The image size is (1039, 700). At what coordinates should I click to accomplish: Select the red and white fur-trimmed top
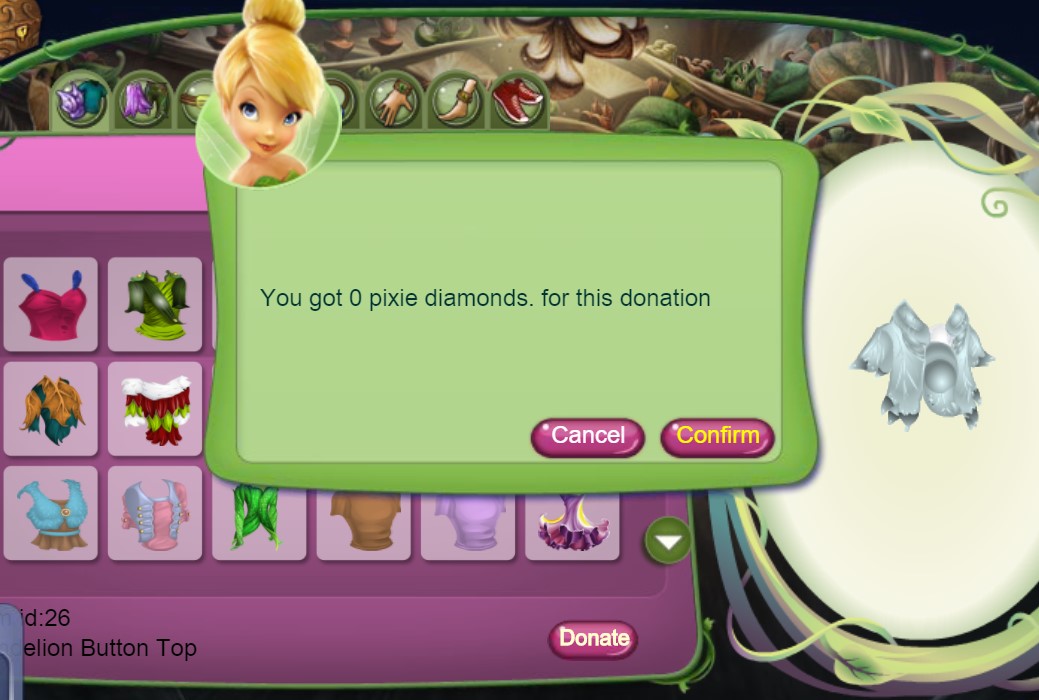[155, 409]
